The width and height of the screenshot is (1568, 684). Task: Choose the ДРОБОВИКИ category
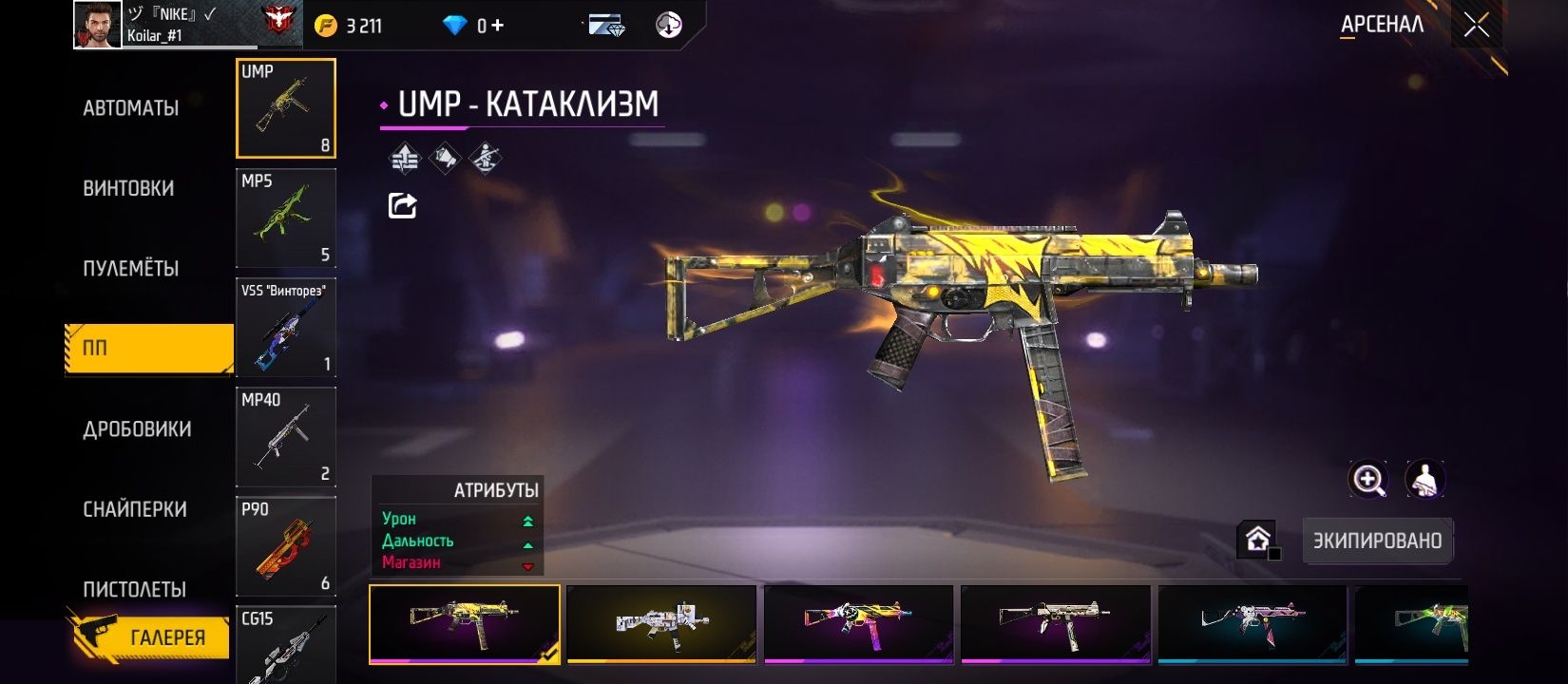pos(137,429)
